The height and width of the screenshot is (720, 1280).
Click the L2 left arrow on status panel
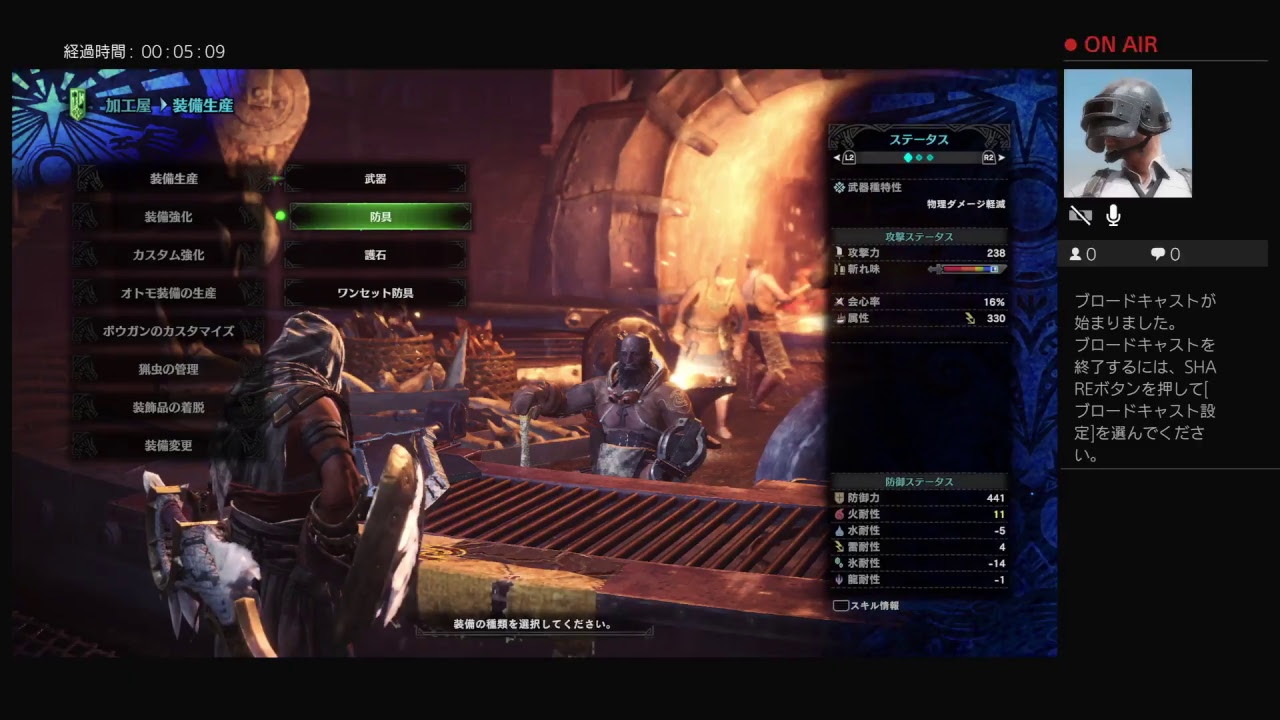pyautogui.click(x=836, y=158)
